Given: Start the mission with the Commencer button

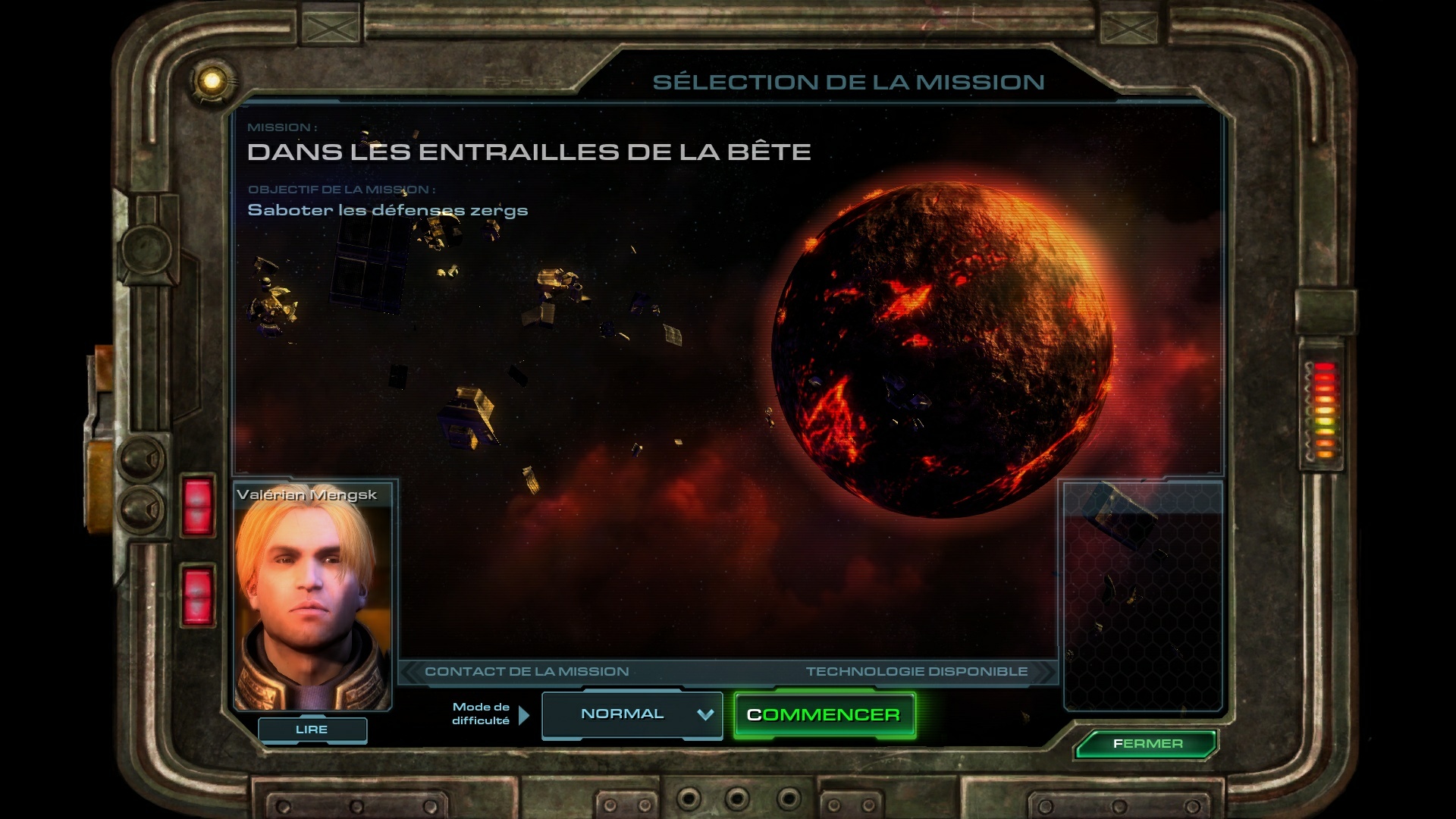Looking at the screenshot, I should (824, 715).
